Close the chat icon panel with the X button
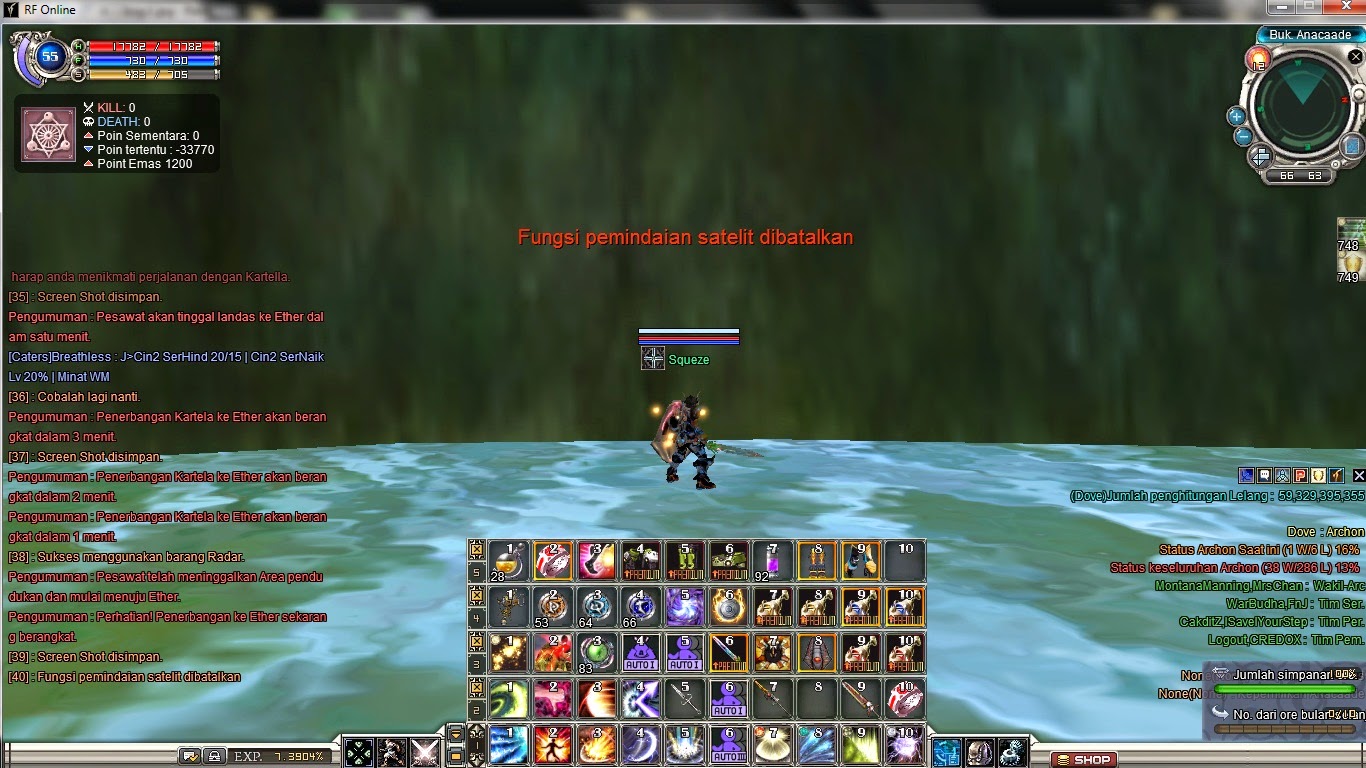The width and height of the screenshot is (1366, 768). (1359, 475)
